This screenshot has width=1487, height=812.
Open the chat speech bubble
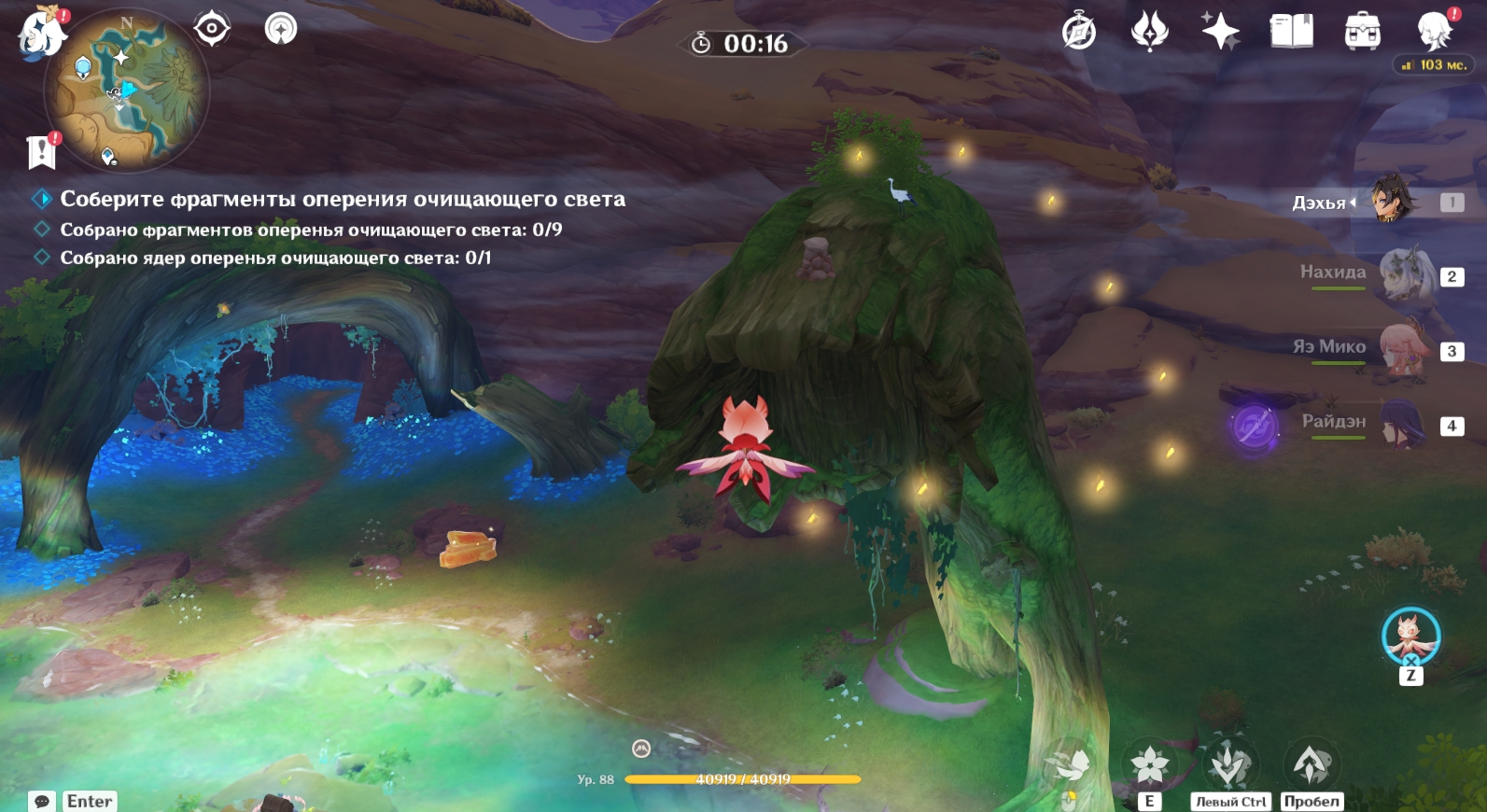point(42,801)
